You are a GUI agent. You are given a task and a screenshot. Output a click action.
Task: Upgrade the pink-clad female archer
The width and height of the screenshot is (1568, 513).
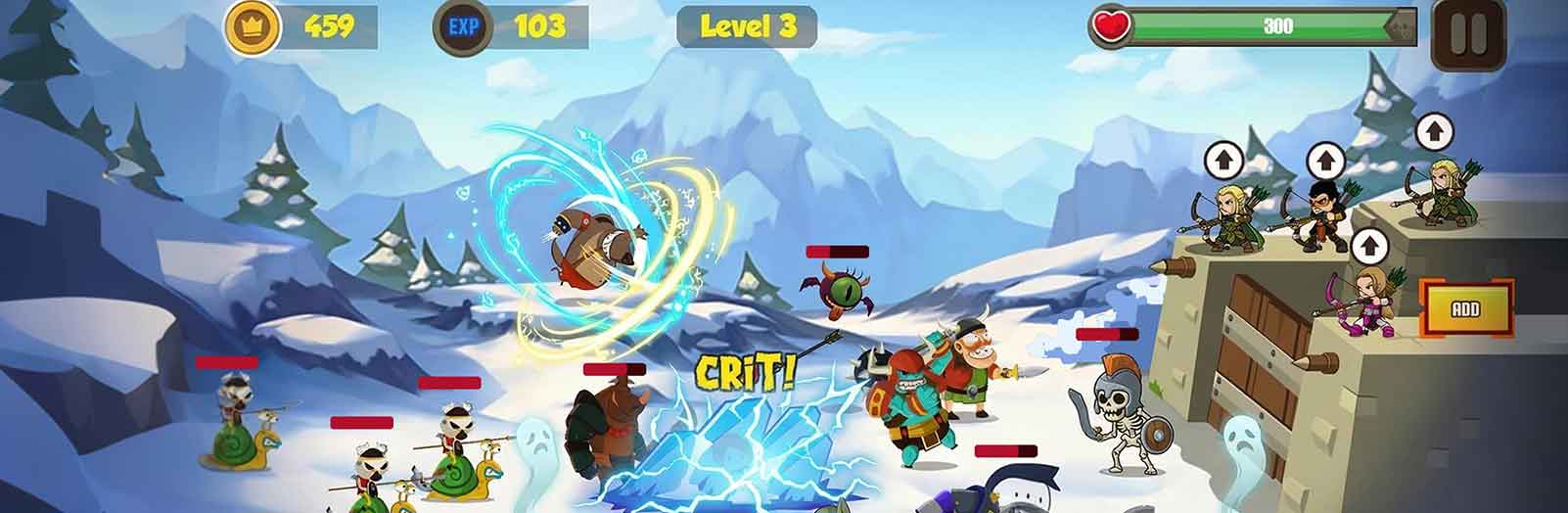[1368, 245]
